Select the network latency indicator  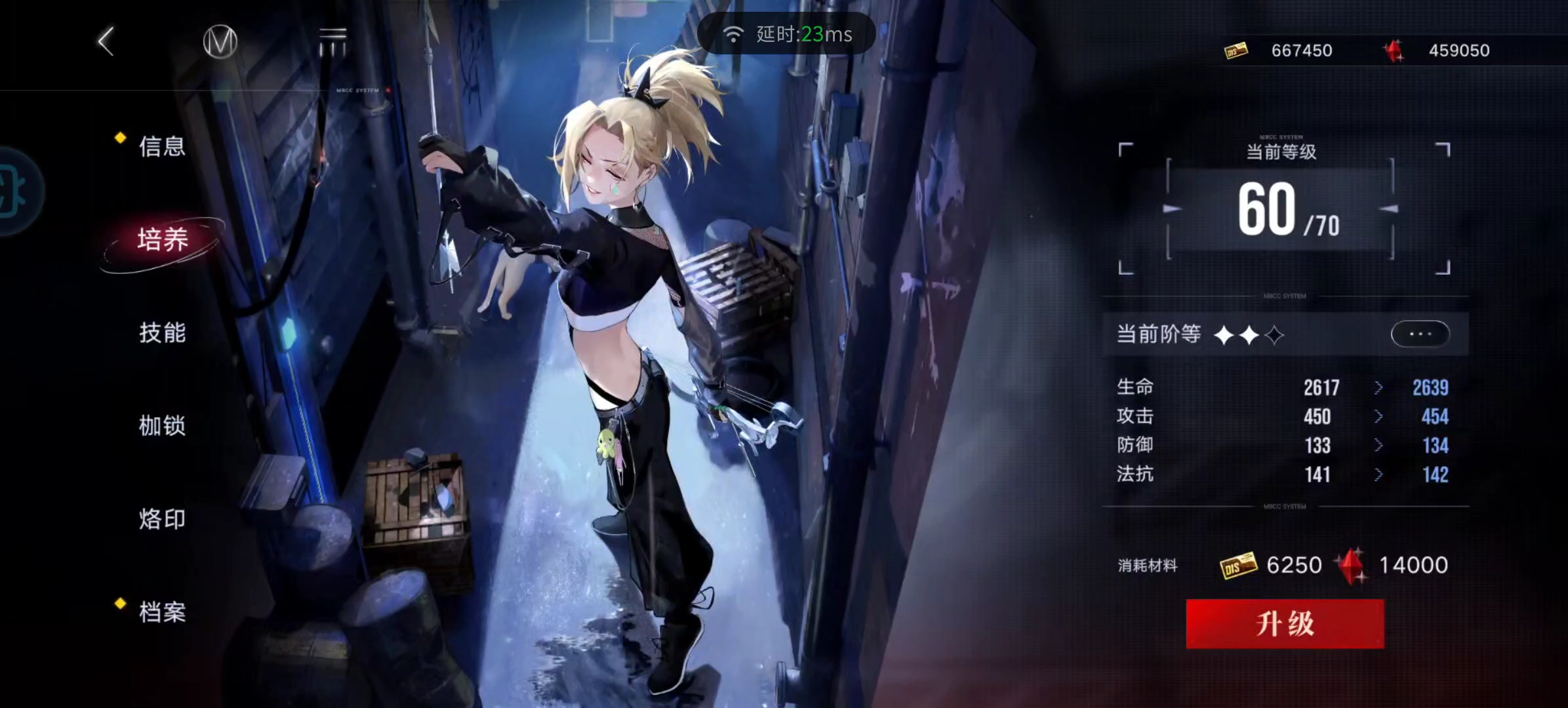(x=786, y=33)
